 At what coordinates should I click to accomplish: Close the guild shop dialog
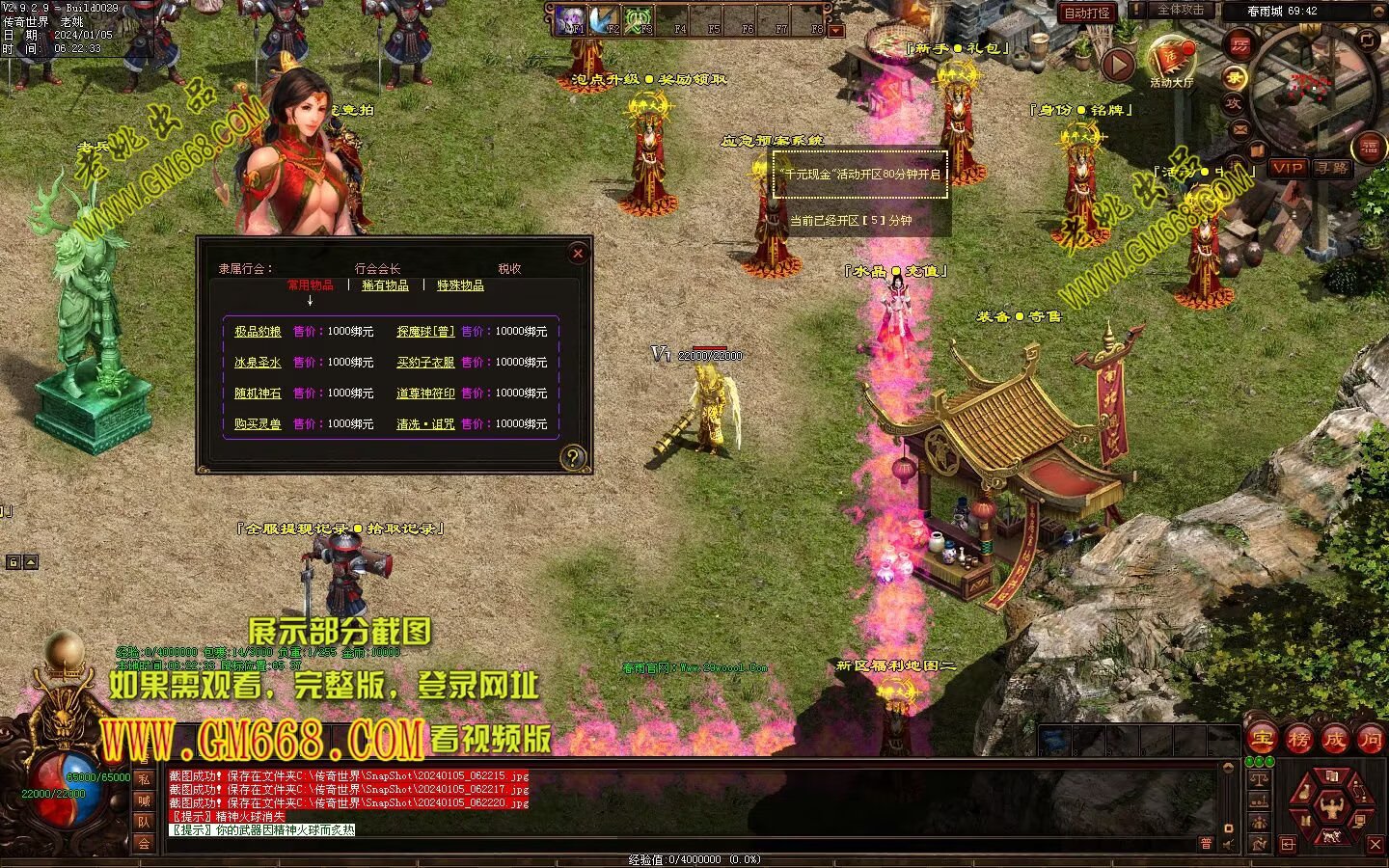point(578,254)
